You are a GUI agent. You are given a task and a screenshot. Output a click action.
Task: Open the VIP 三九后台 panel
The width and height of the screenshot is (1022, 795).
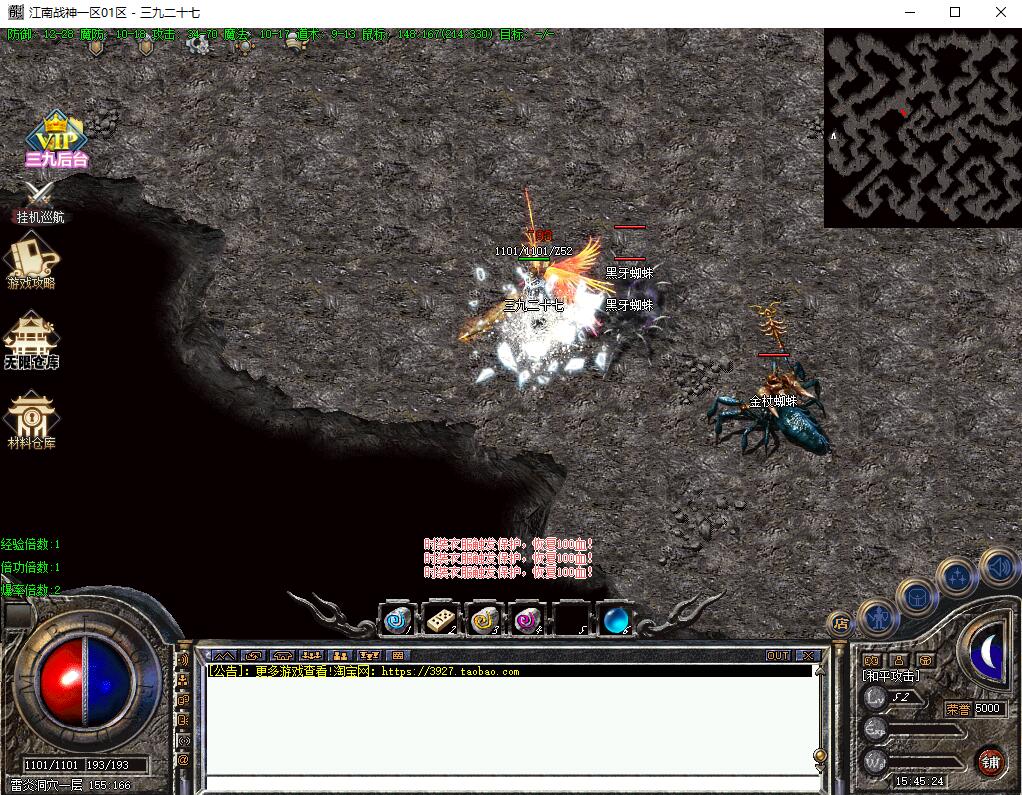pyautogui.click(x=56, y=141)
